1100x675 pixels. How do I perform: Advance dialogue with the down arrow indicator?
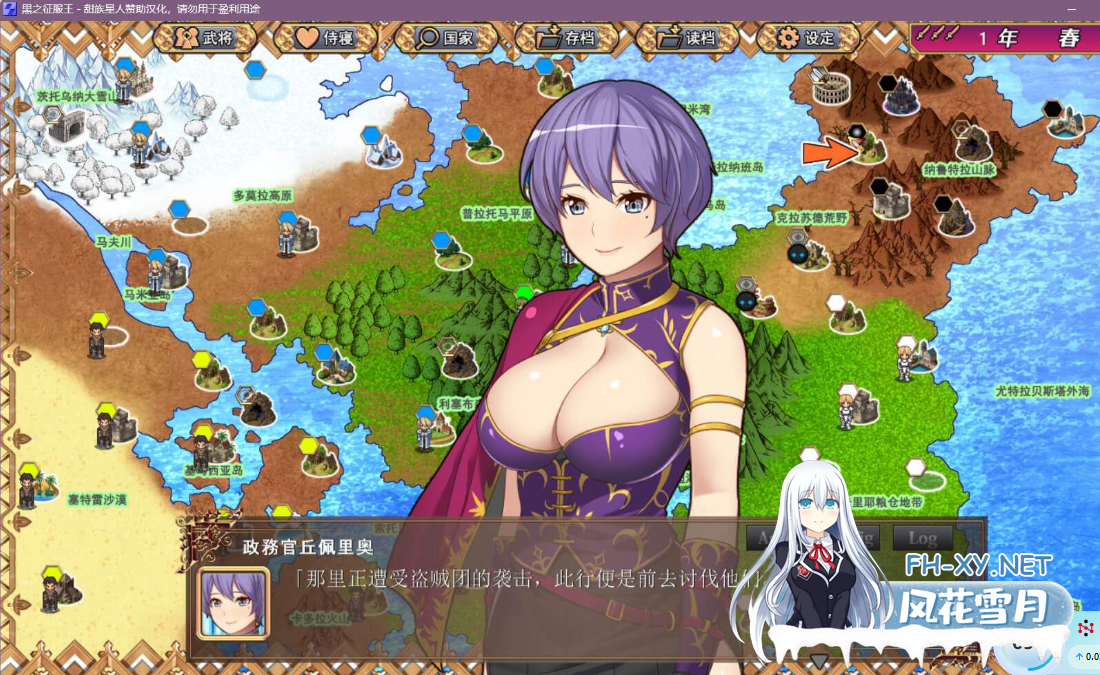click(819, 661)
